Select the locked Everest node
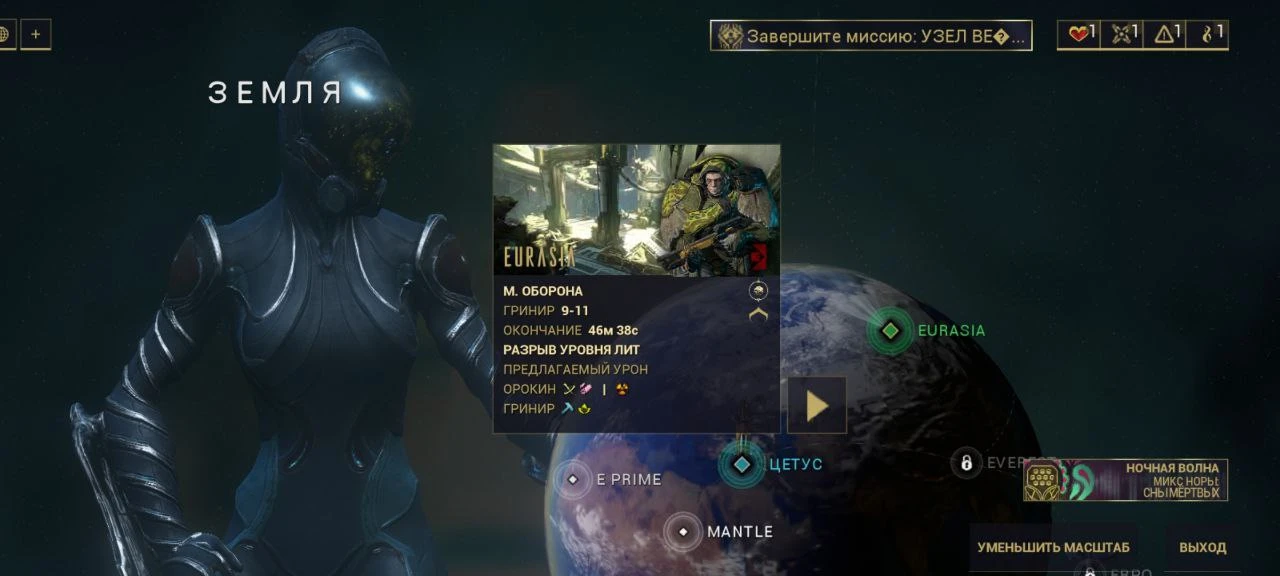Viewport: 1280px width, 576px height. tap(966, 463)
